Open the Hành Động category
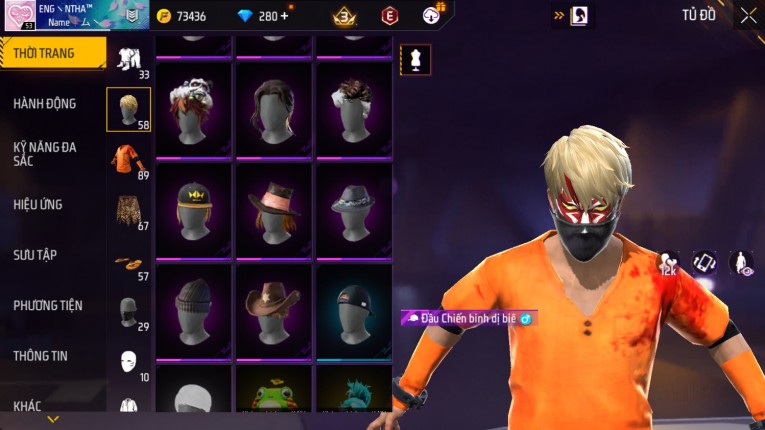 coord(45,103)
